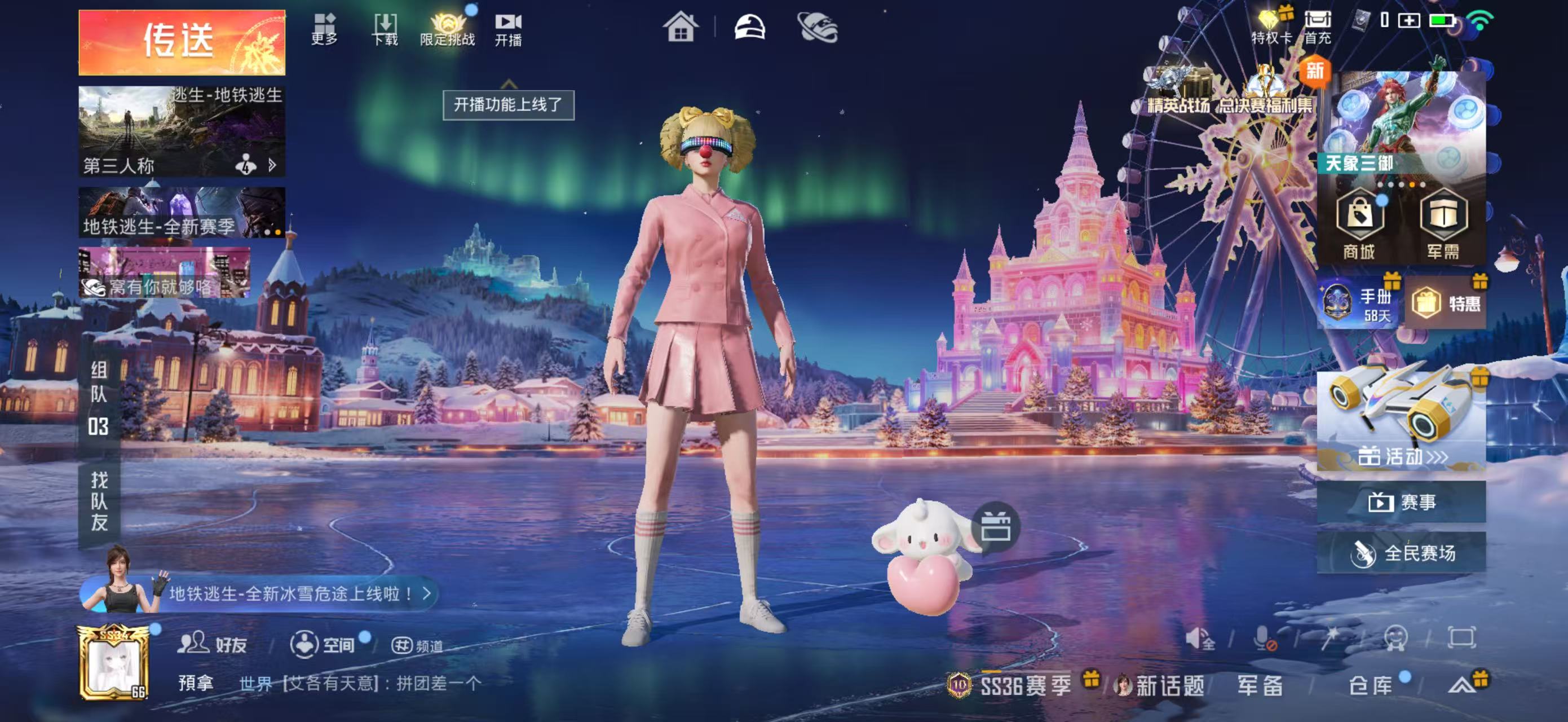
Task: Open the 更多 menu
Action: (x=324, y=29)
